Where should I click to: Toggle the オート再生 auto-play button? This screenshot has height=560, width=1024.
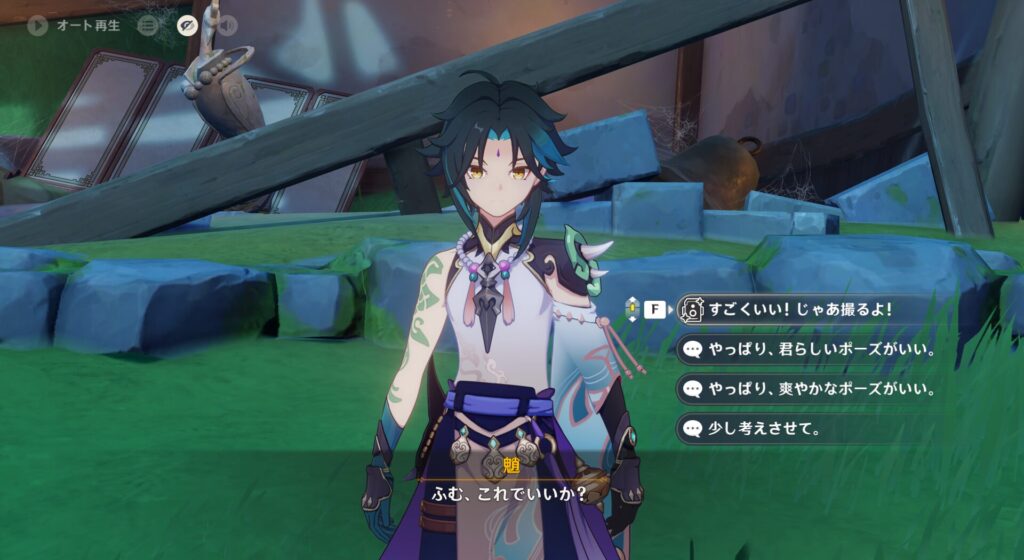pyautogui.click(x=39, y=26)
